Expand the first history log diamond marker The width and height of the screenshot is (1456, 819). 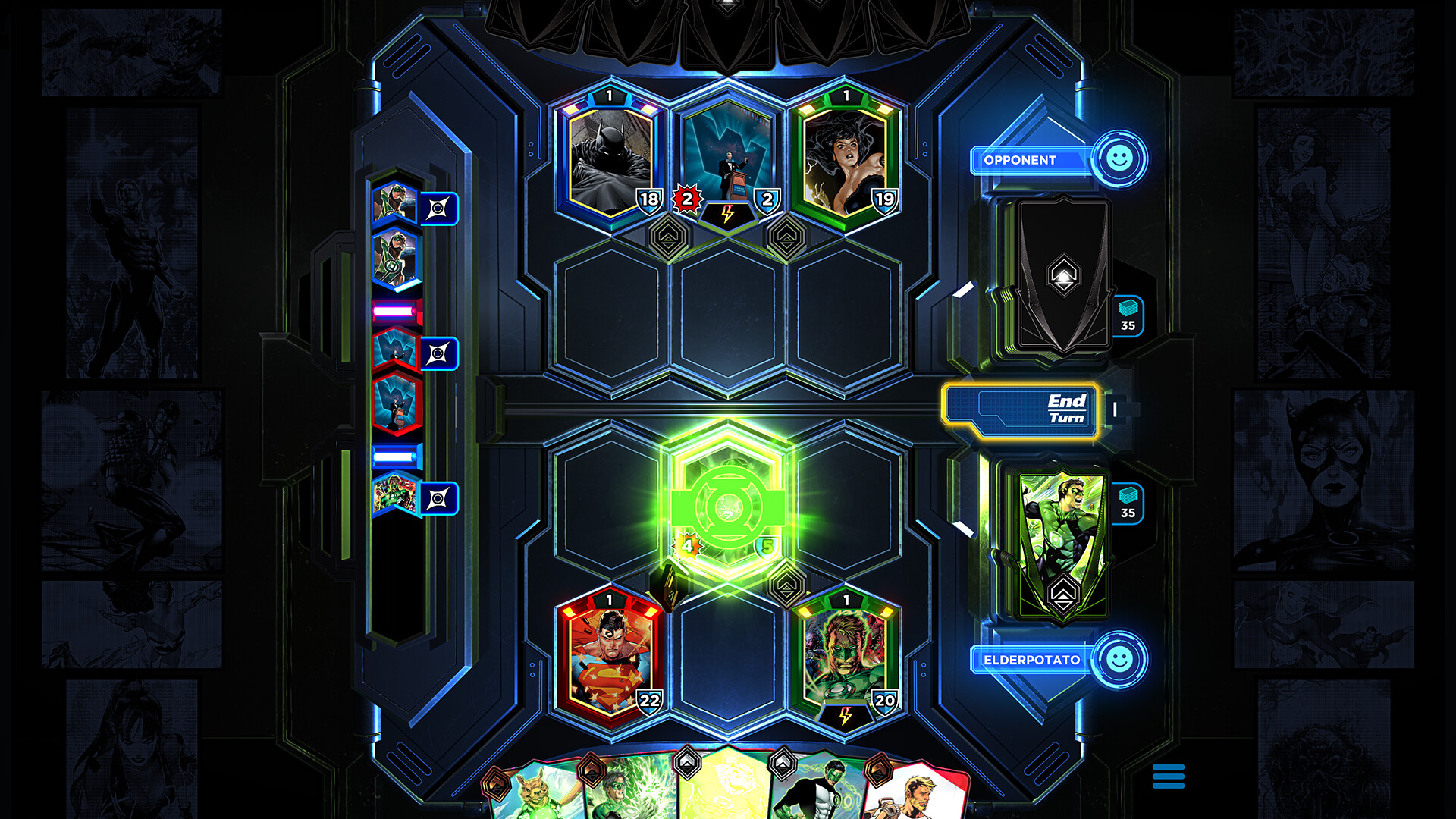(x=440, y=209)
